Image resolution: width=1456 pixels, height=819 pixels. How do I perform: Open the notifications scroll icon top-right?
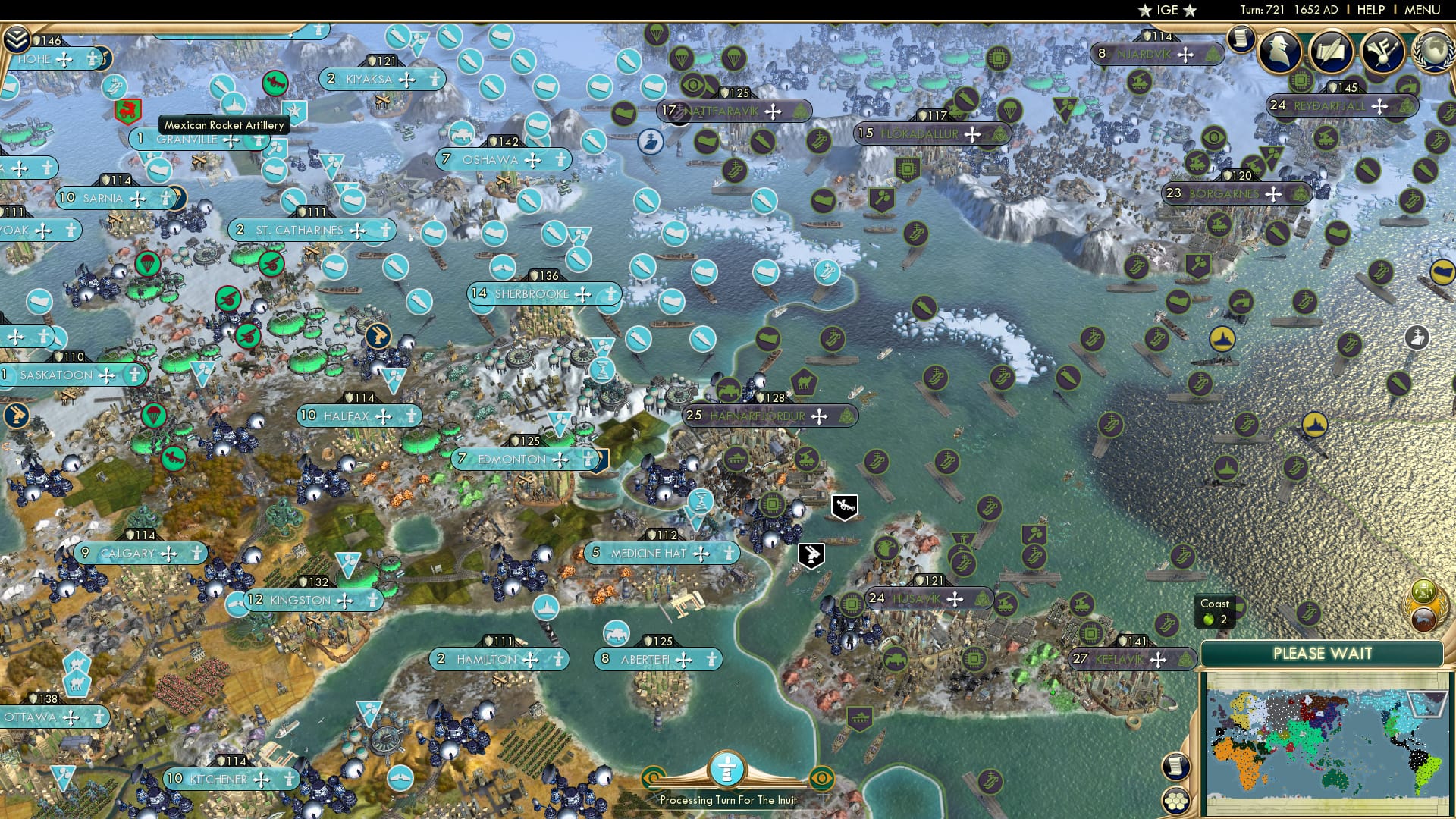pos(1241,40)
